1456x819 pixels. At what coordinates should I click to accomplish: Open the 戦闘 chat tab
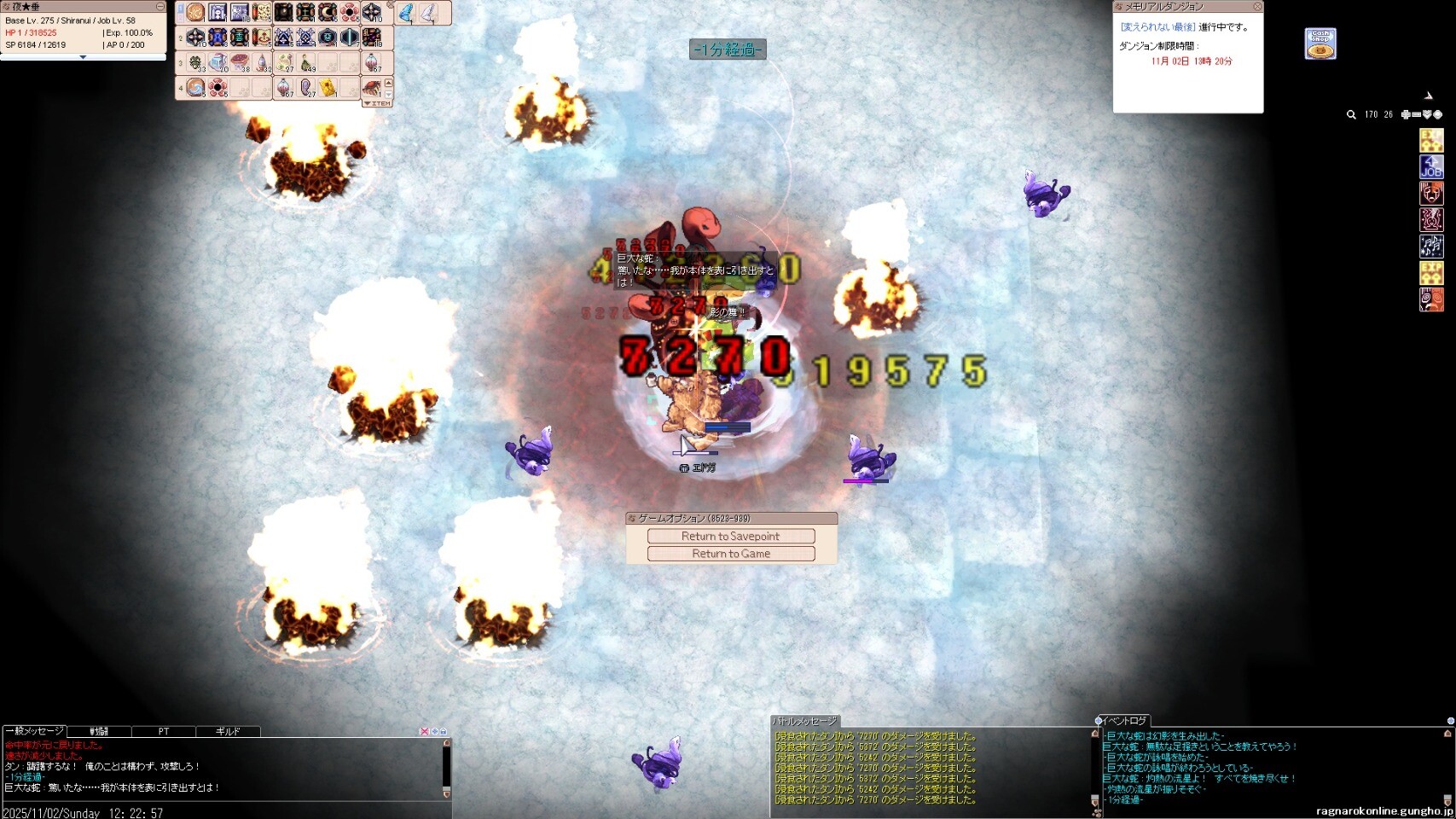(100, 731)
